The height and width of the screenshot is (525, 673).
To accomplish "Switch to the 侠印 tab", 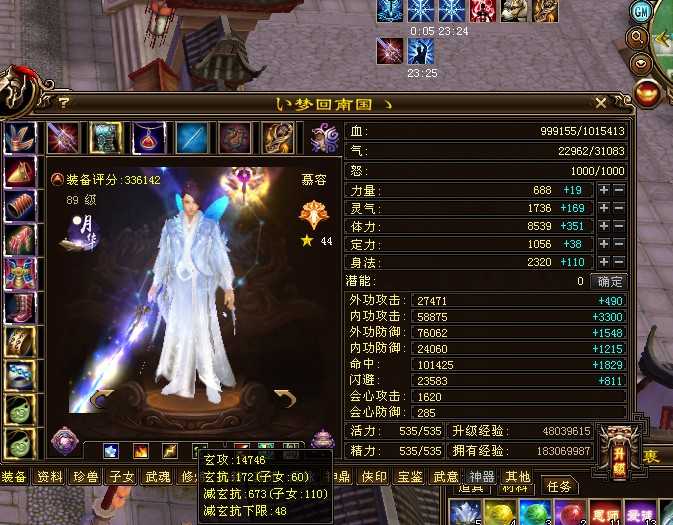I will coord(375,477).
